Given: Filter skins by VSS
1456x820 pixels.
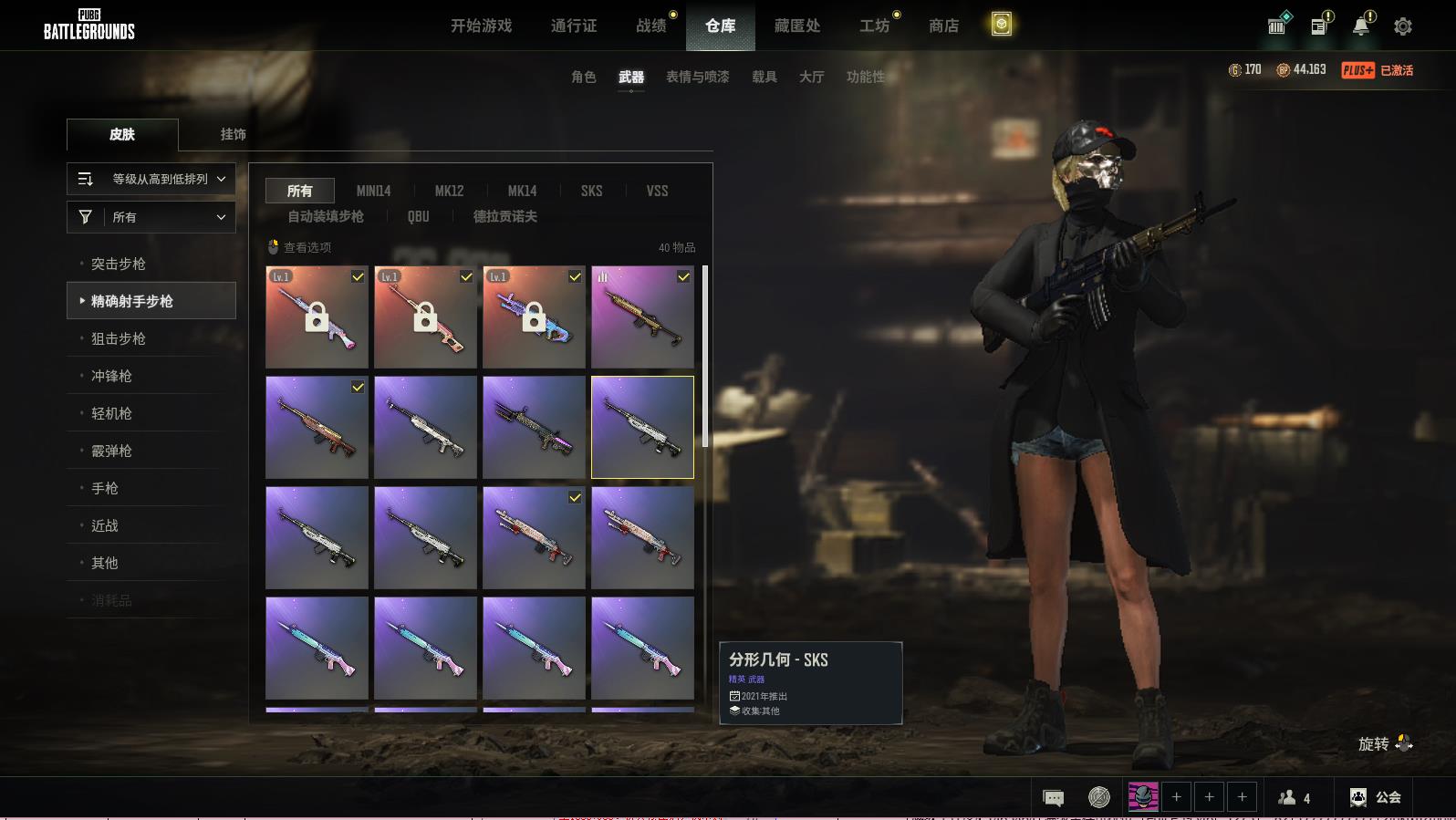Looking at the screenshot, I should (657, 191).
